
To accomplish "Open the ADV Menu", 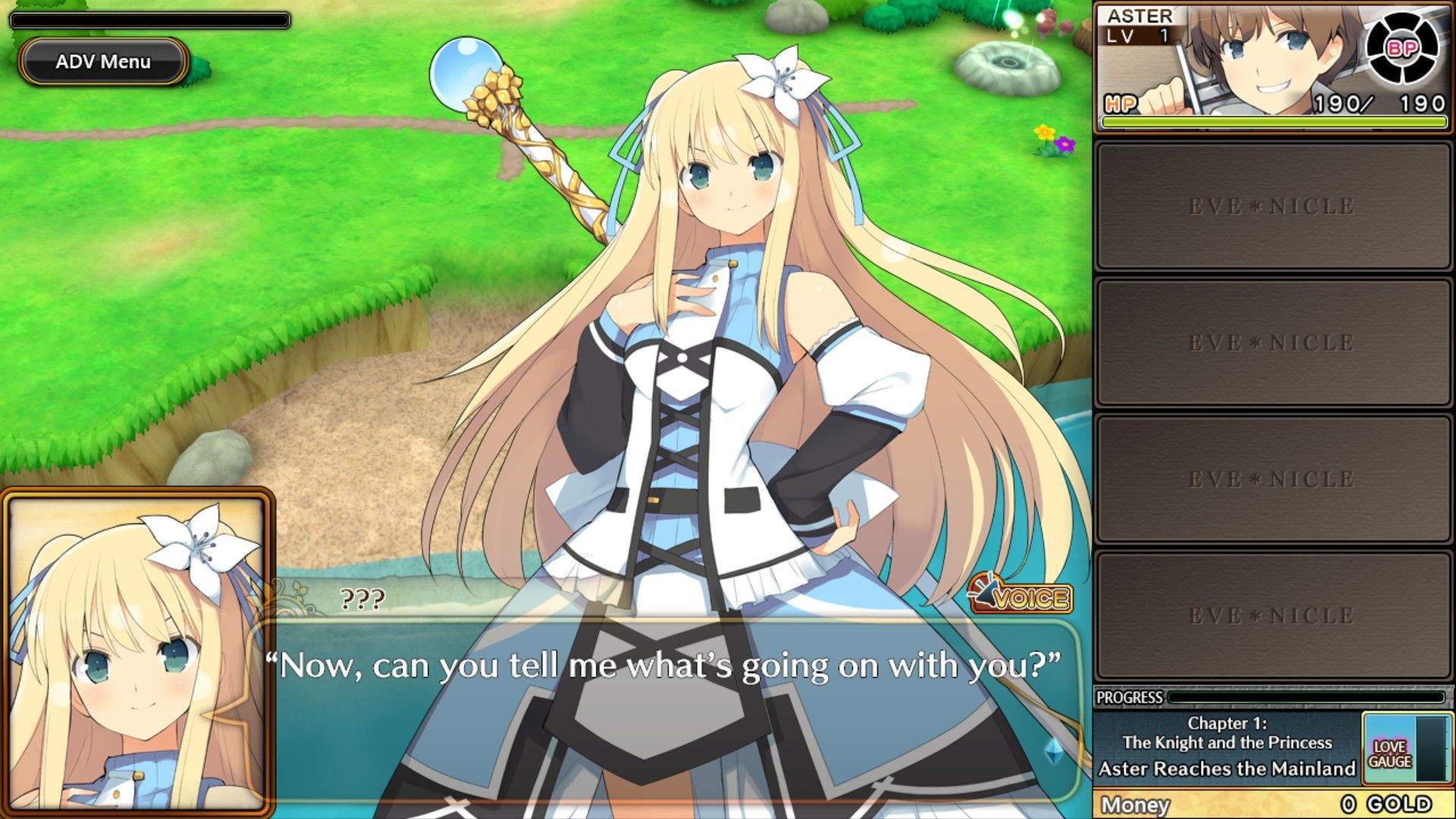I will tap(102, 62).
